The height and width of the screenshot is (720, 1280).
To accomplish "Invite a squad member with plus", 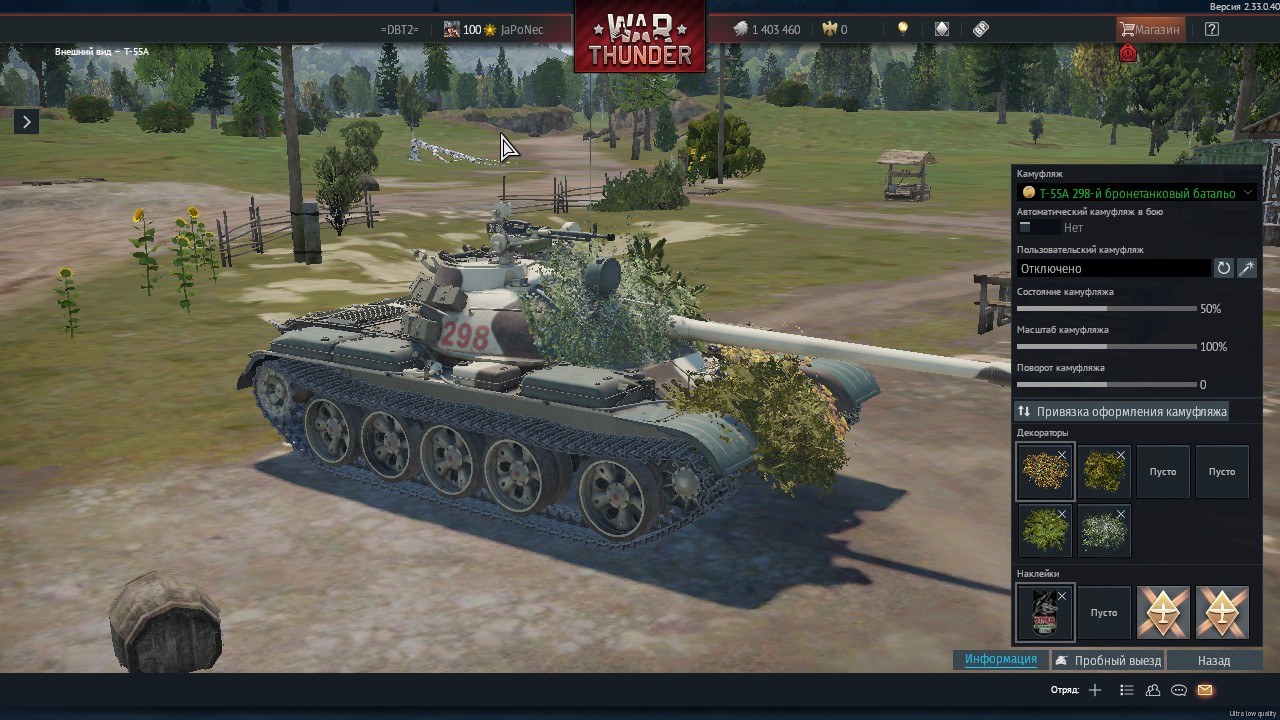I will [x=1095, y=690].
